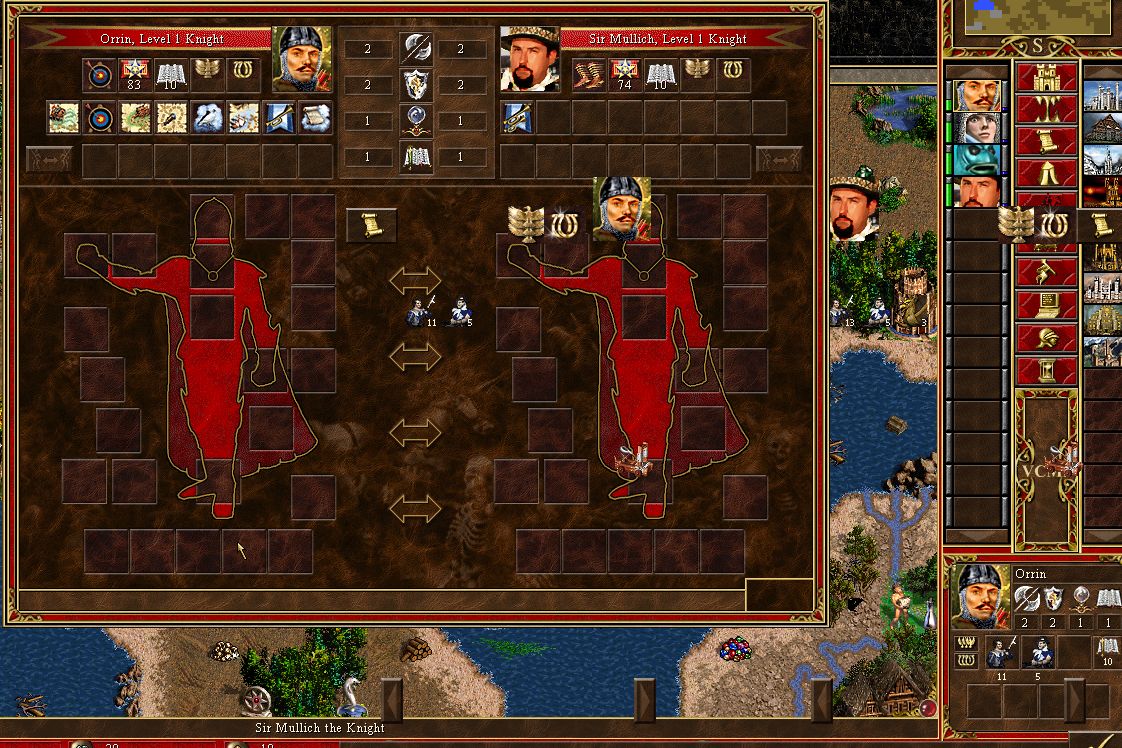Select the troop stack of 11 in the exchange
Viewport: 1122px width, 748px height.
420,311
